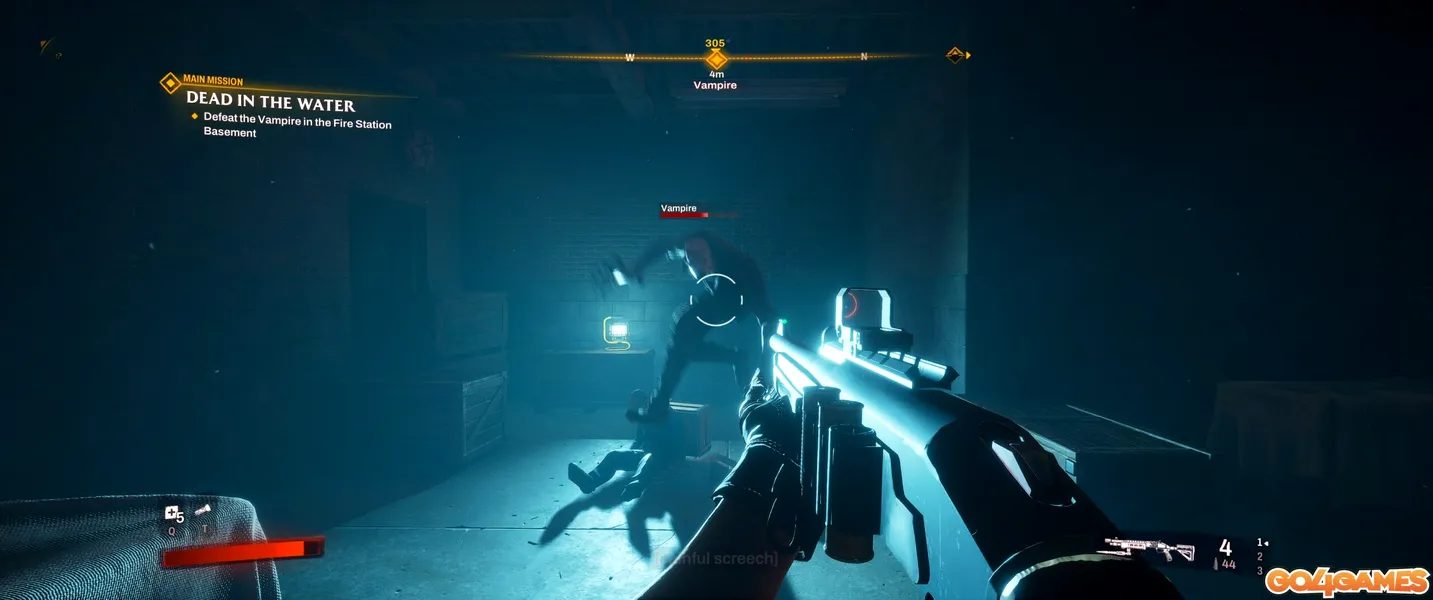Click the Main Mission diamond icon
The image size is (1433, 600).
point(171,83)
